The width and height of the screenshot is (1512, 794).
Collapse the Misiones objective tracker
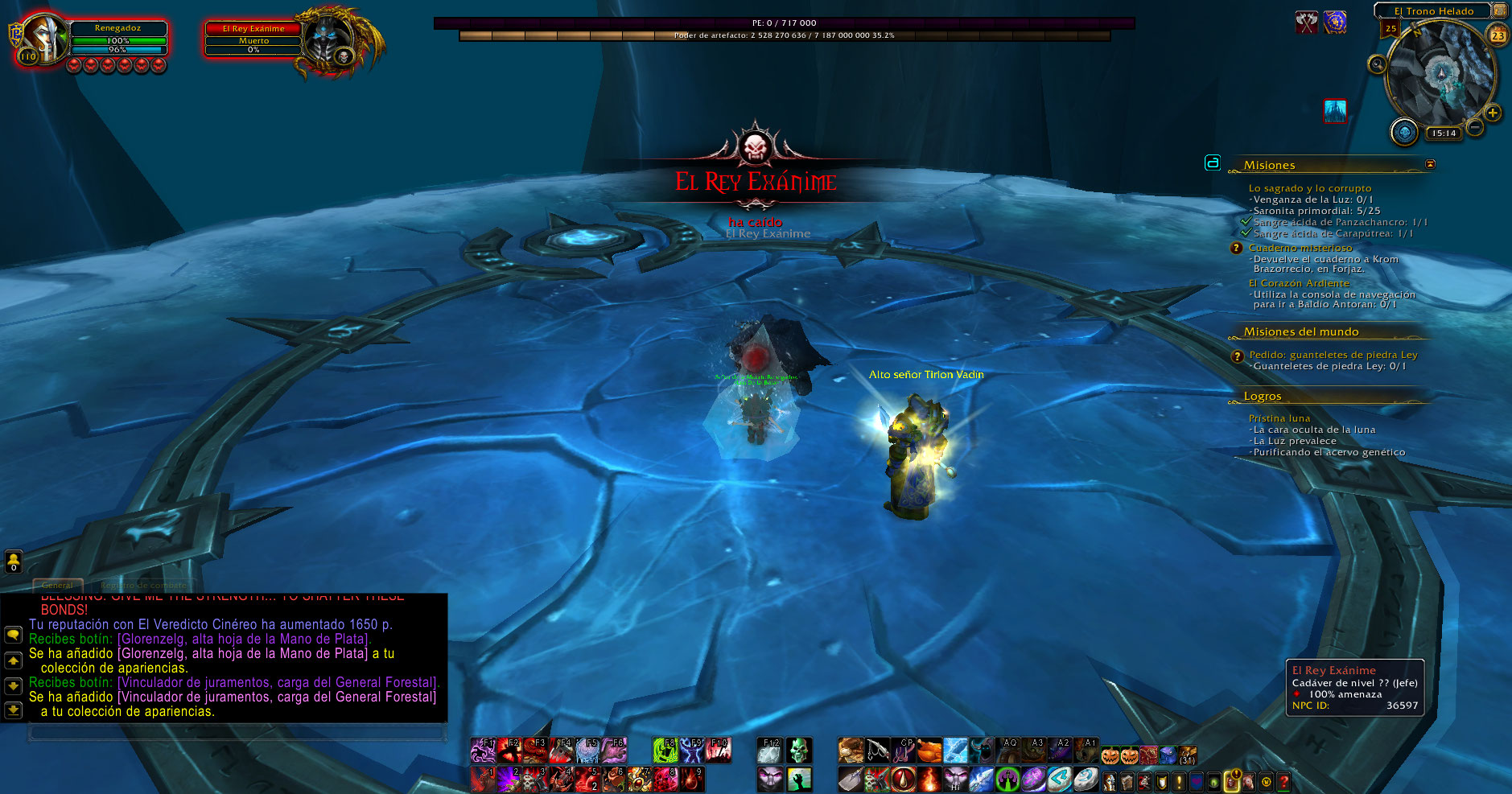pyautogui.click(x=1430, y=164)
